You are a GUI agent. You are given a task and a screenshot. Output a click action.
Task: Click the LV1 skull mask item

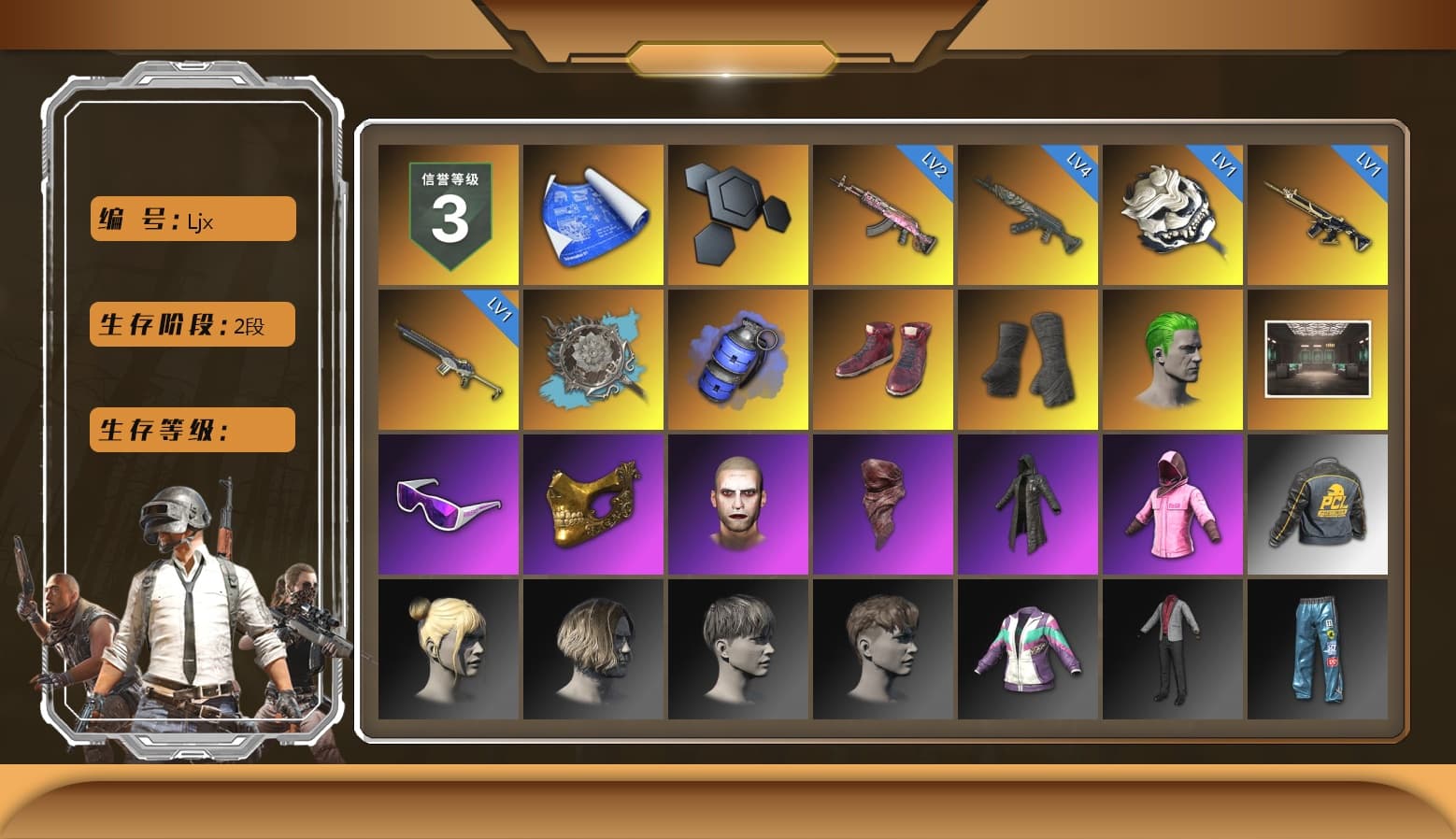1173,214
